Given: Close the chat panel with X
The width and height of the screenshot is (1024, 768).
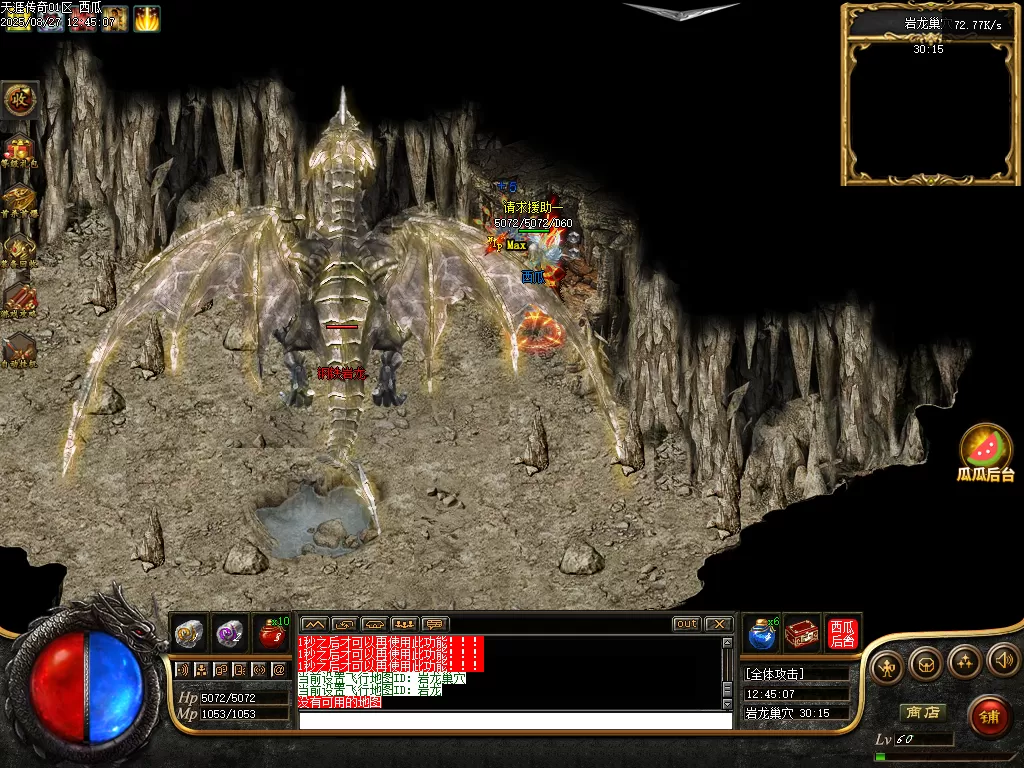Looking at the screenshot, I should point(719,624).
